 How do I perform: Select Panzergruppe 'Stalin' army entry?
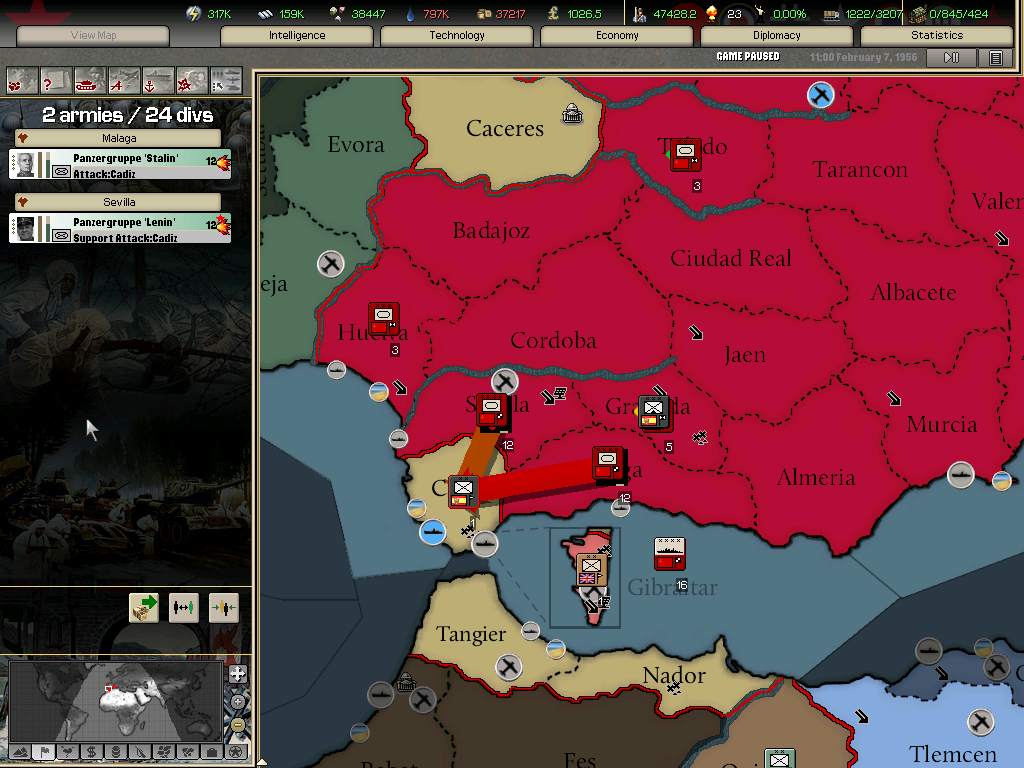pos(120,165)
